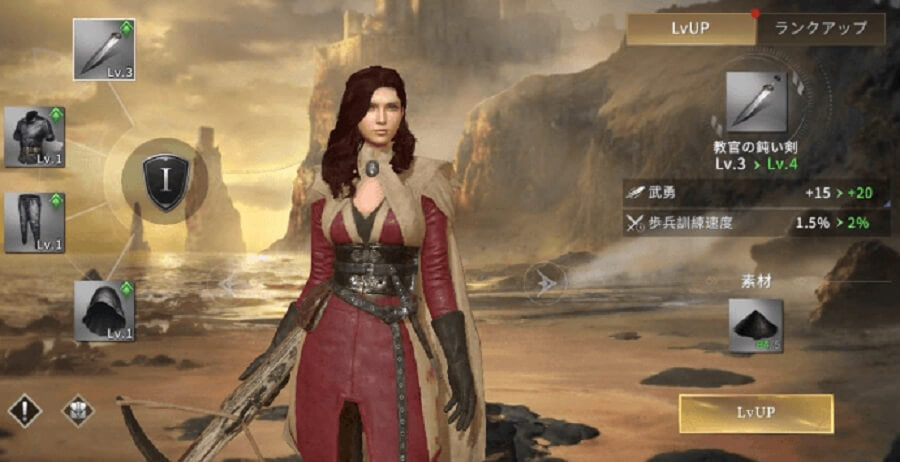Go to previous character with left arrow
This screenshot has width=900, height=462.
tap(228, 284)
